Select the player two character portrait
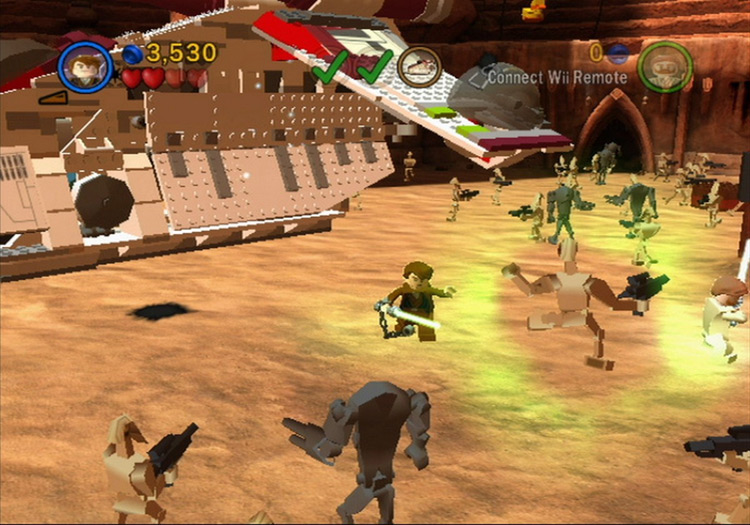Screen dimensions: 750x525 [665, 66]
